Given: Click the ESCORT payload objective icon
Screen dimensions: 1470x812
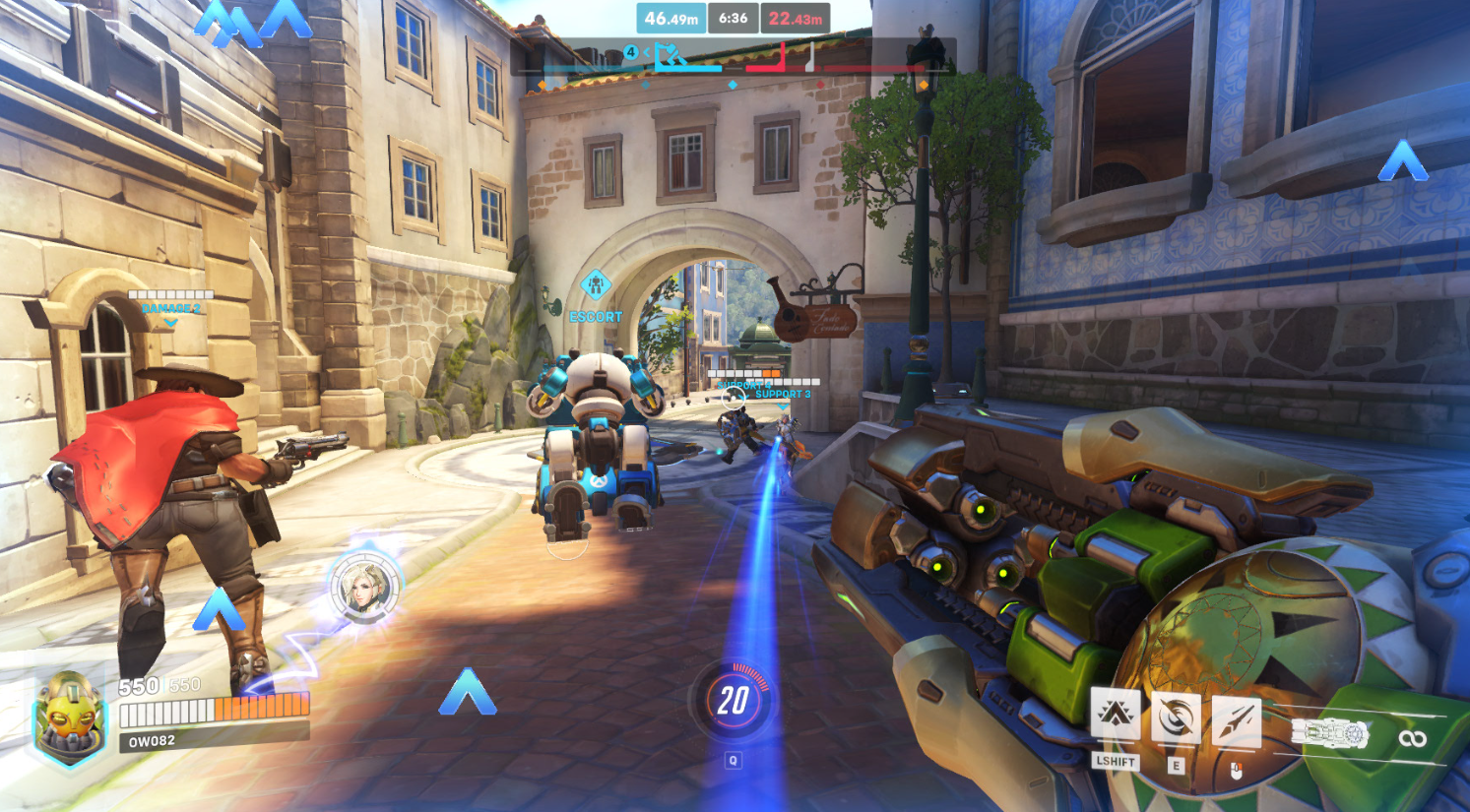Looking at the screenshot, I should [595, 285].
